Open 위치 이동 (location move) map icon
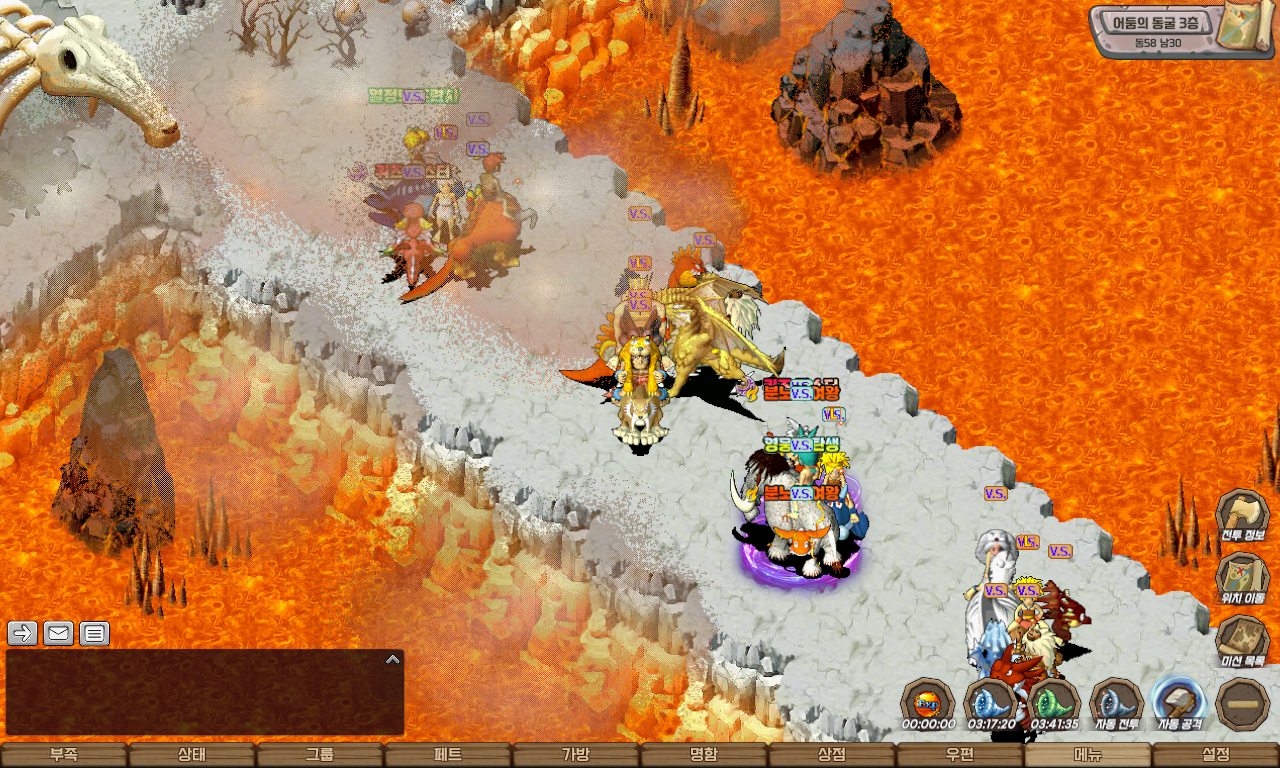Viewport: 1280px width, 768px height. click(1242, 578)
